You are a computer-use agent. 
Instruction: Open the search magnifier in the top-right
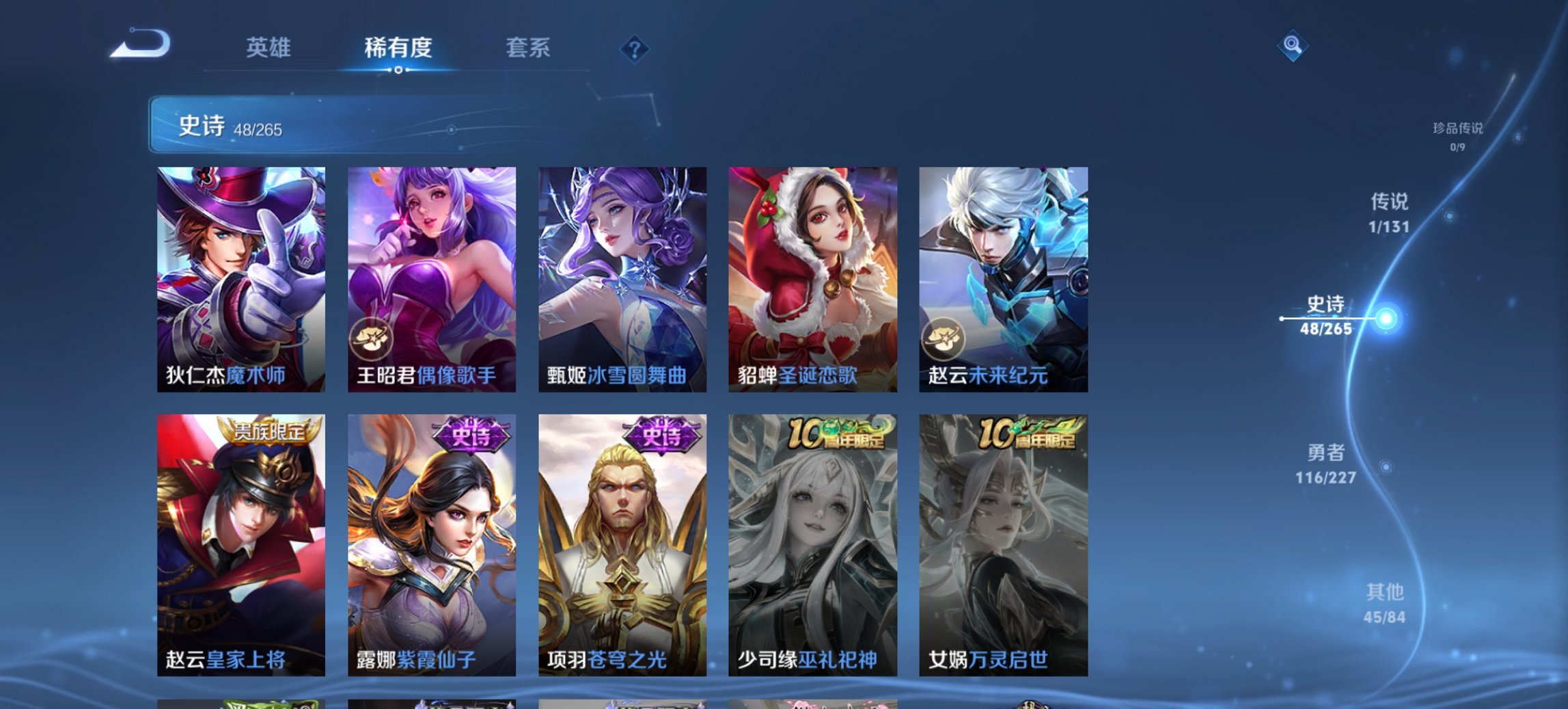click(x=1292, y=46)
